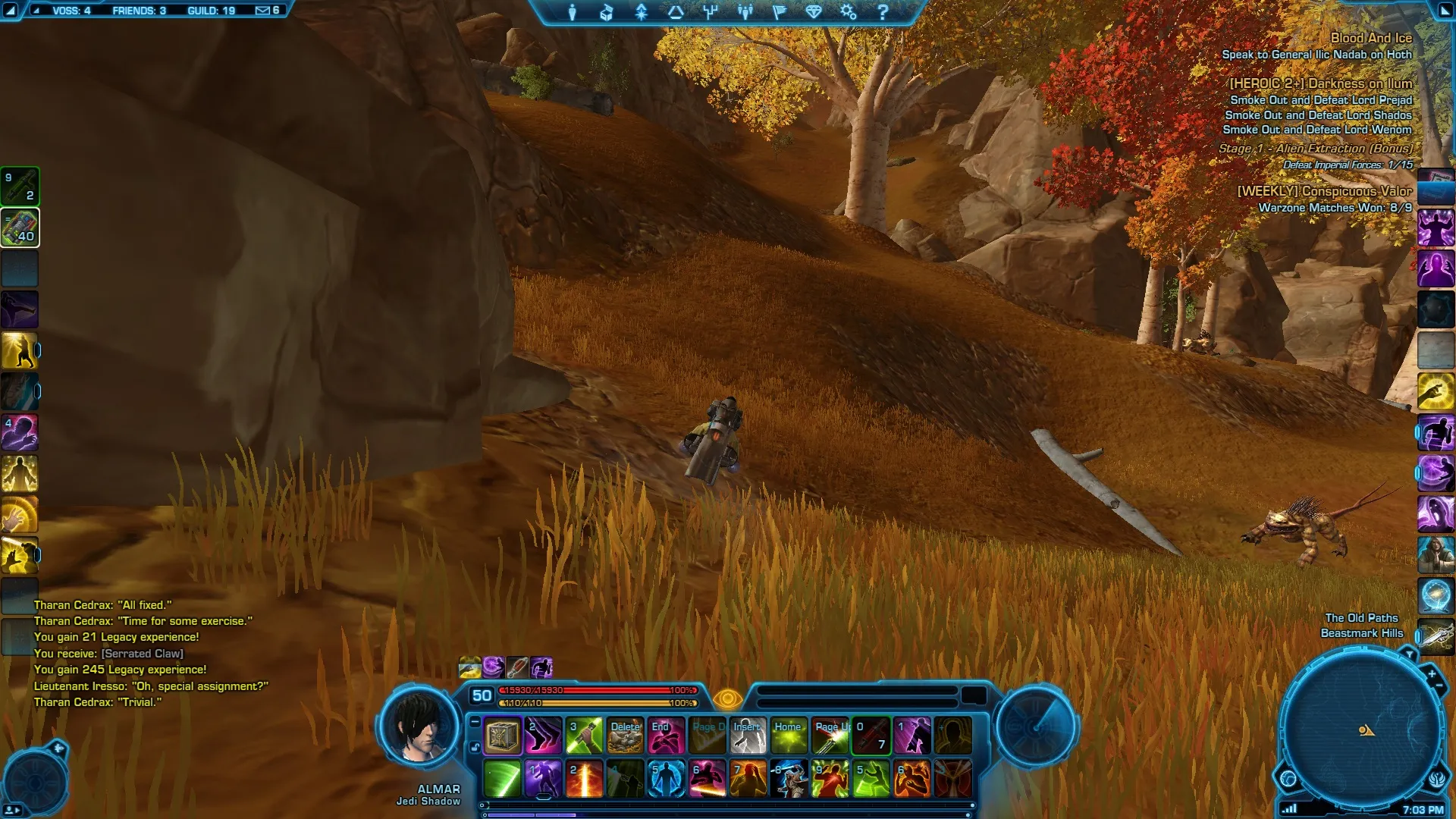Viewport: 1456px width, 819px height.
Task: Activate the green ability bound to Home
Action: click(789, 736)
